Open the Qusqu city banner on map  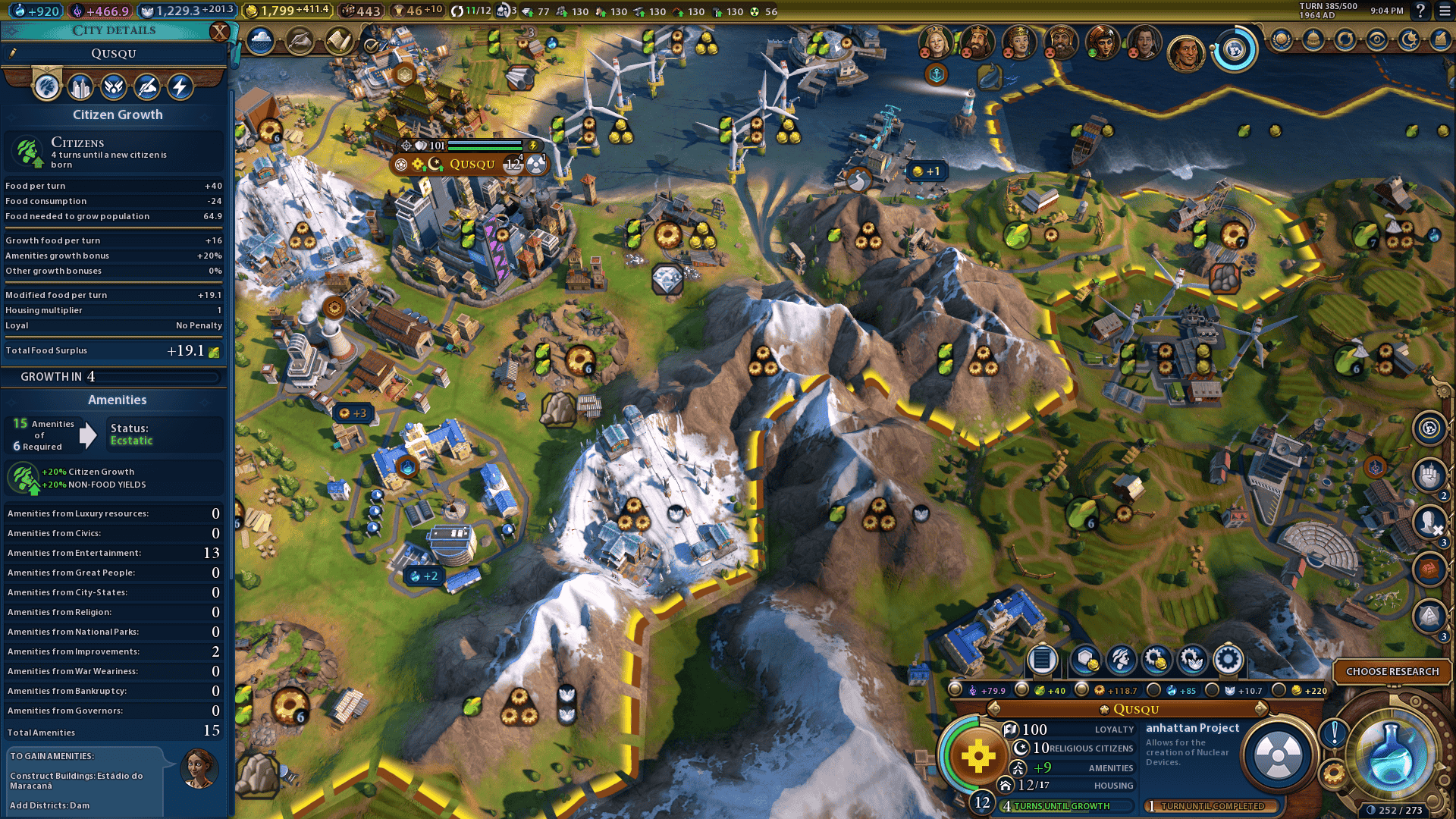pos(472,164)
